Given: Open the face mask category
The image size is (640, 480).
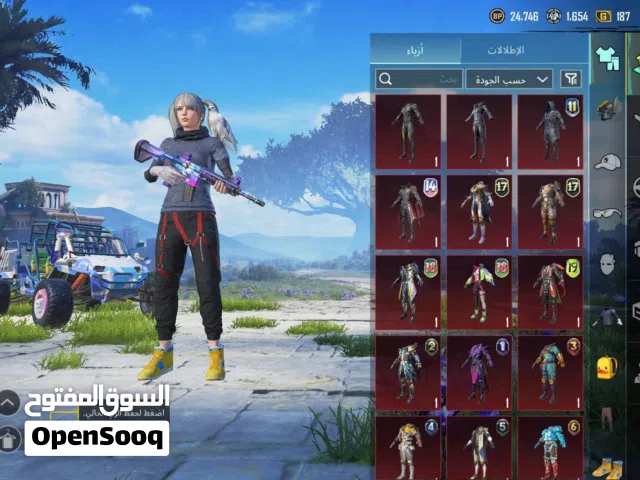Looking at the screenshot, I should tap(607, 264).
